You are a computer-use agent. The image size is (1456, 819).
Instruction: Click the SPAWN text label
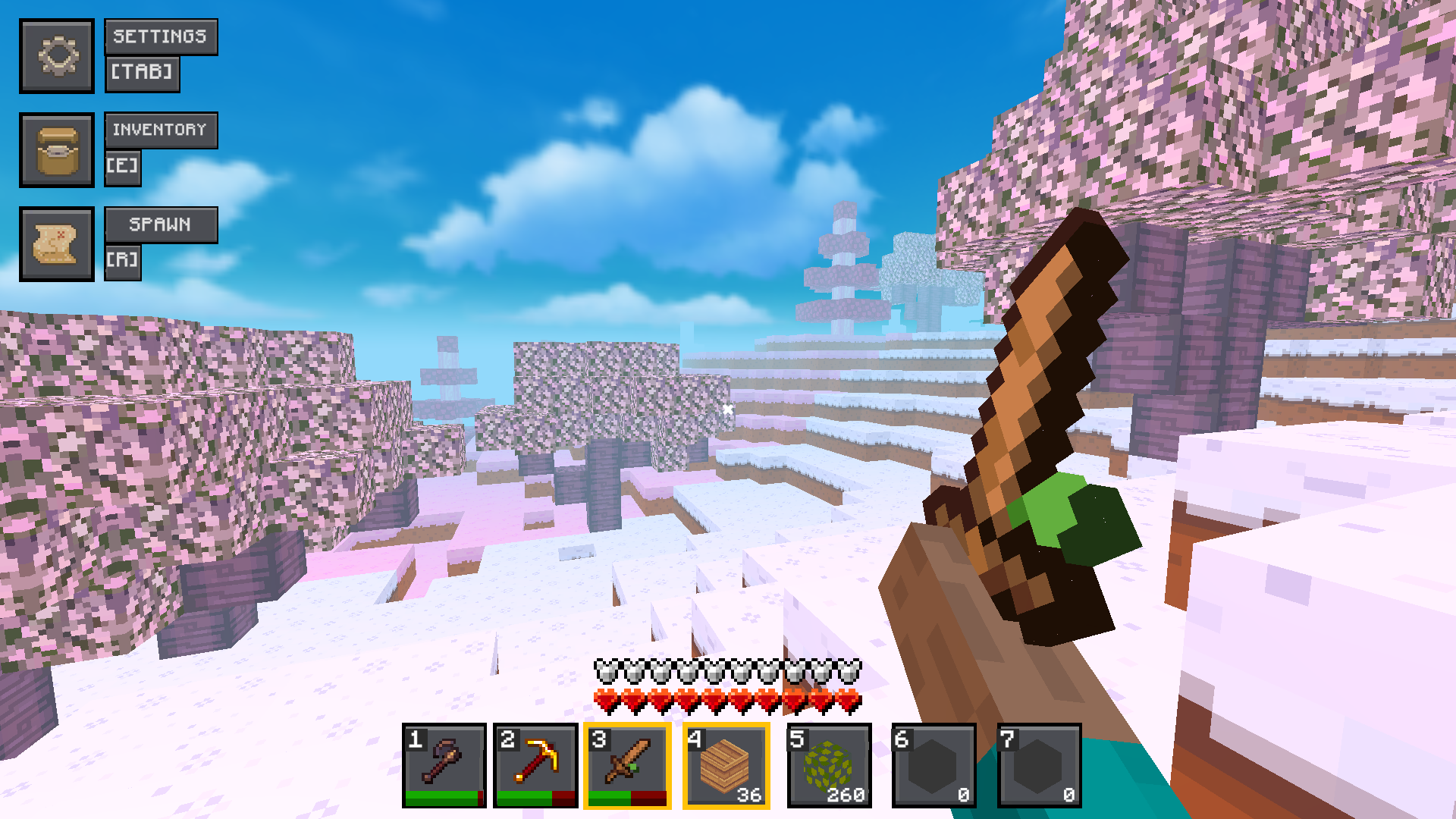tap(160, 224)
